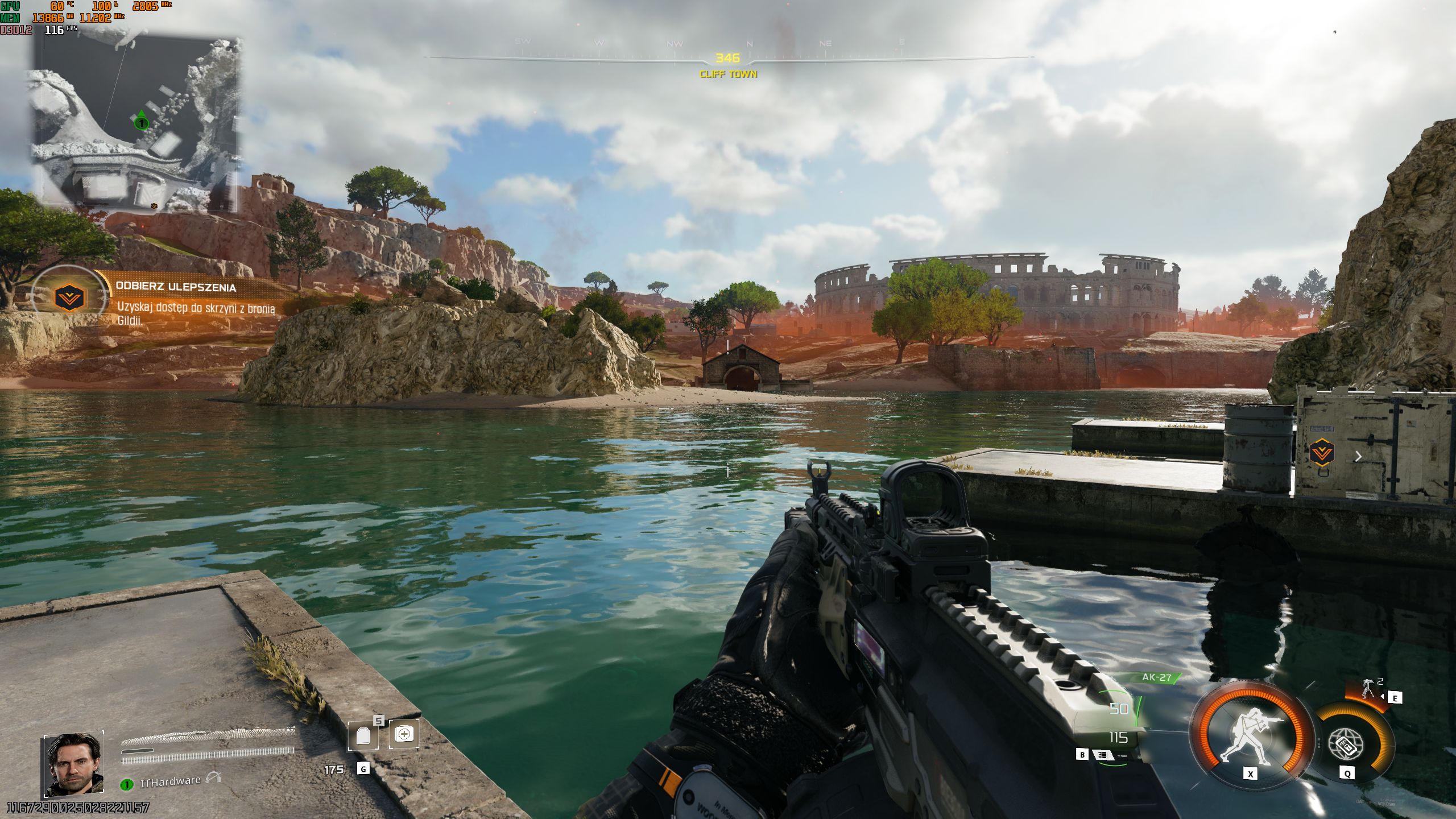Click the armor plate icon showing 5
The image size is (1456, 819).
coord(363,735)
